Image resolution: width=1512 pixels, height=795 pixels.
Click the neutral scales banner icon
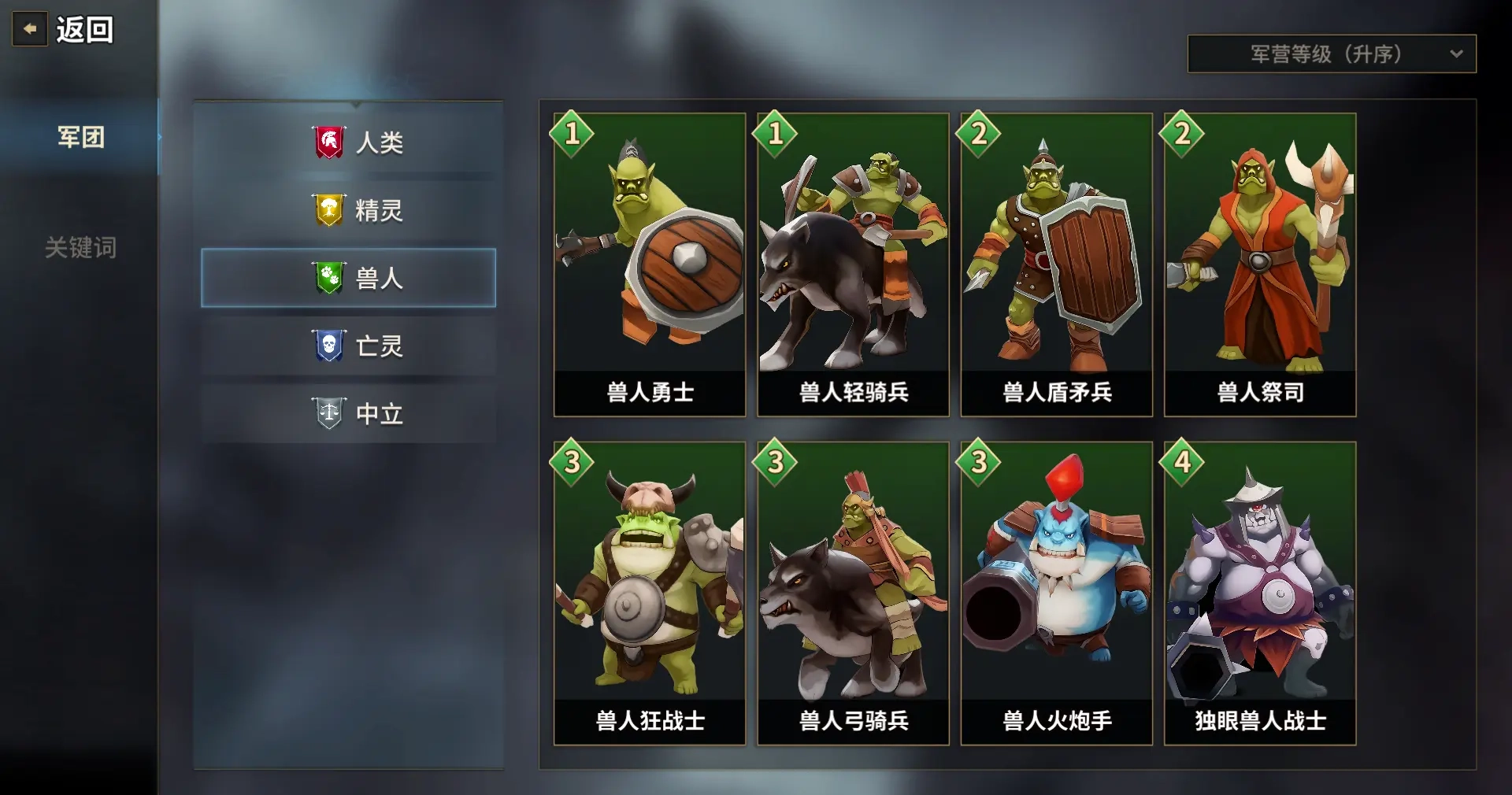[329, 413]
